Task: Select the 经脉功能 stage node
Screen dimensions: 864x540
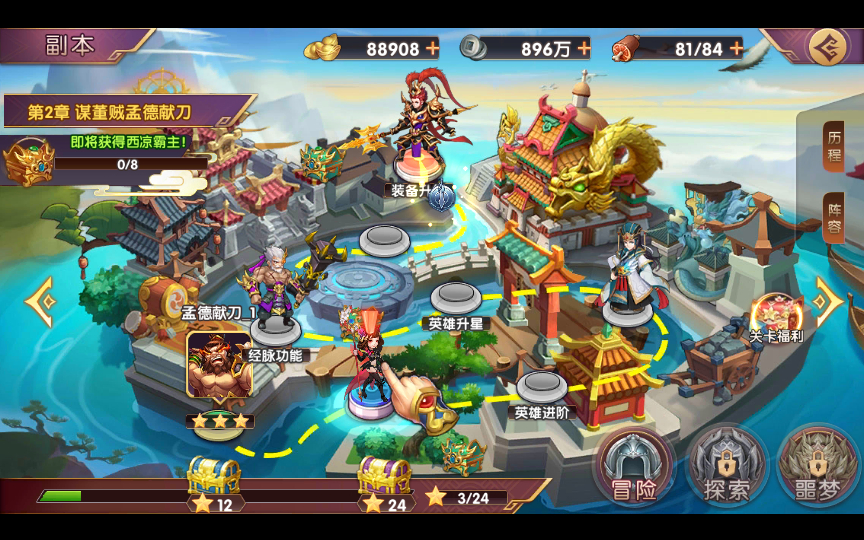Action: (273, 330)
